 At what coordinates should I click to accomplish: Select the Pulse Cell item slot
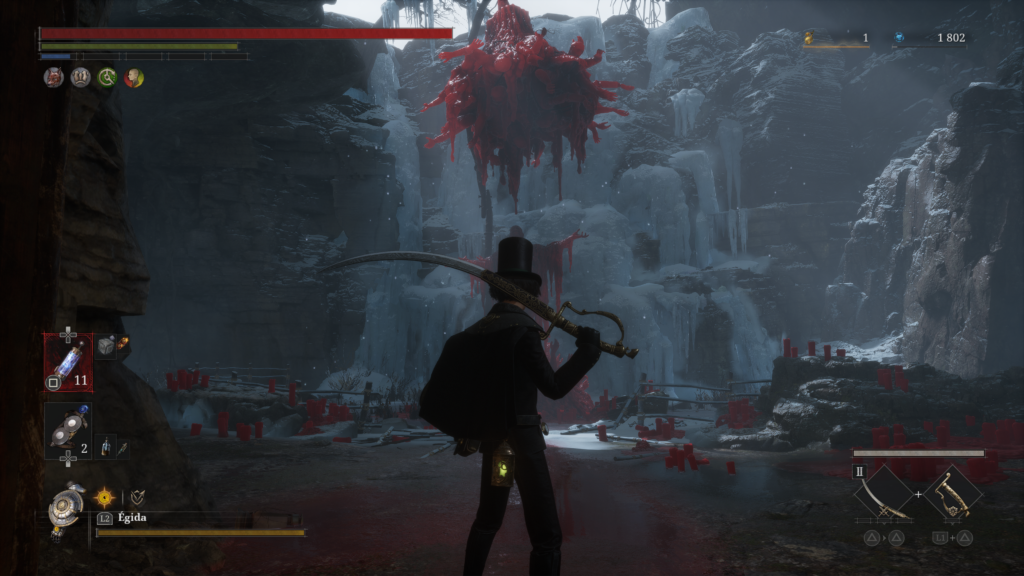click(68, 361)
